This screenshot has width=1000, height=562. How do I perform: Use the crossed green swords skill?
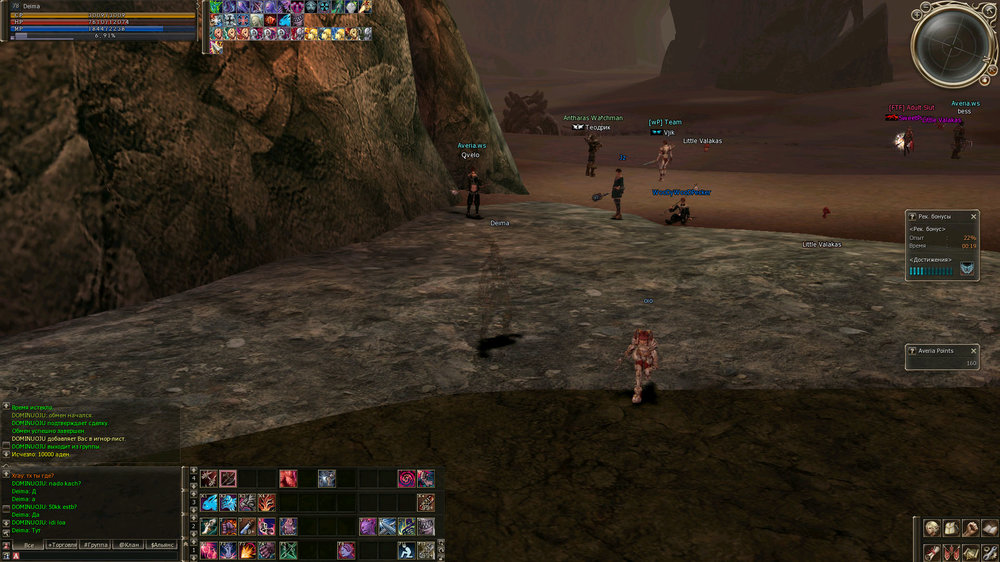288,550
